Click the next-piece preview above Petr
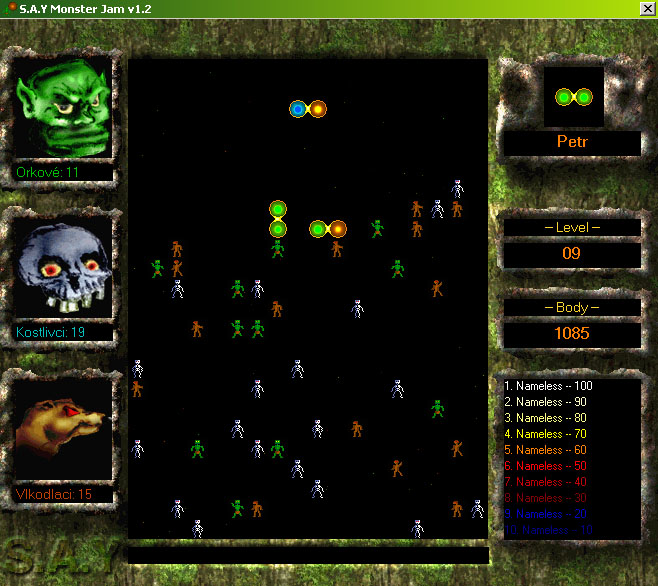Viewport: 658px width, 586px height. pyautogui.click(x=573, y=97)
